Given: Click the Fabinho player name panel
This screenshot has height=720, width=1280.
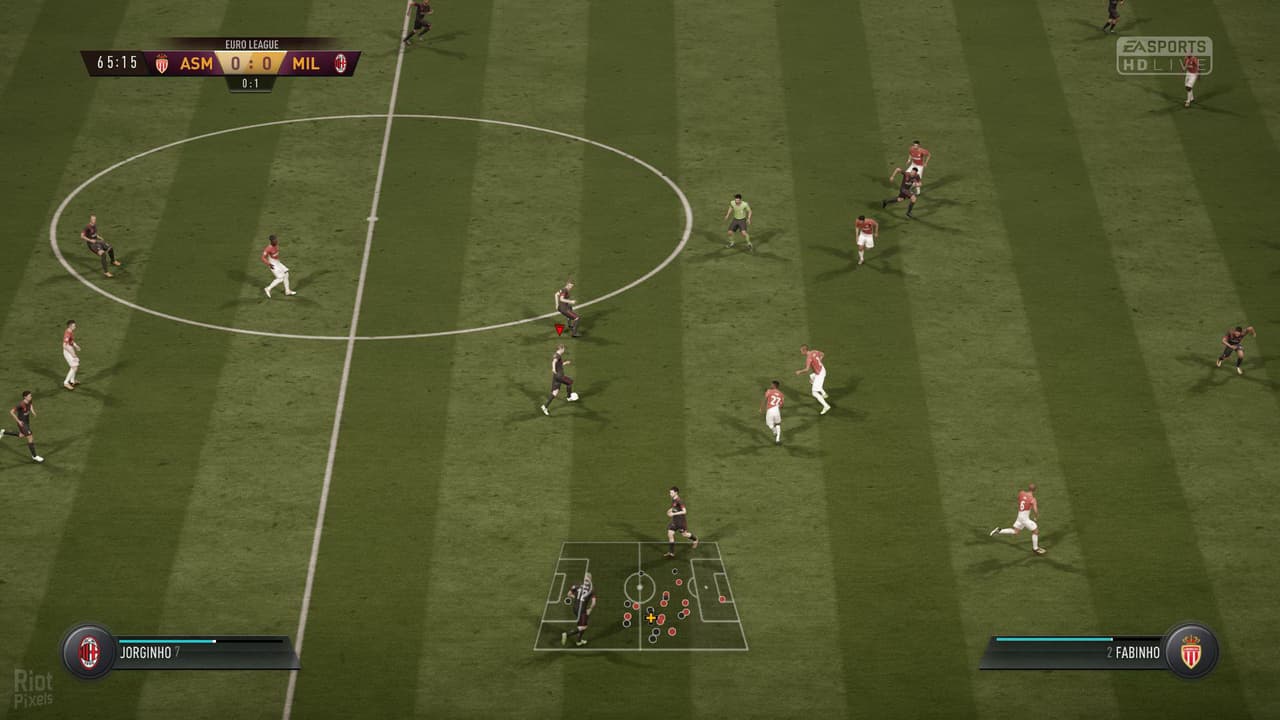Looking at the screenshot, I should 1075,653.
